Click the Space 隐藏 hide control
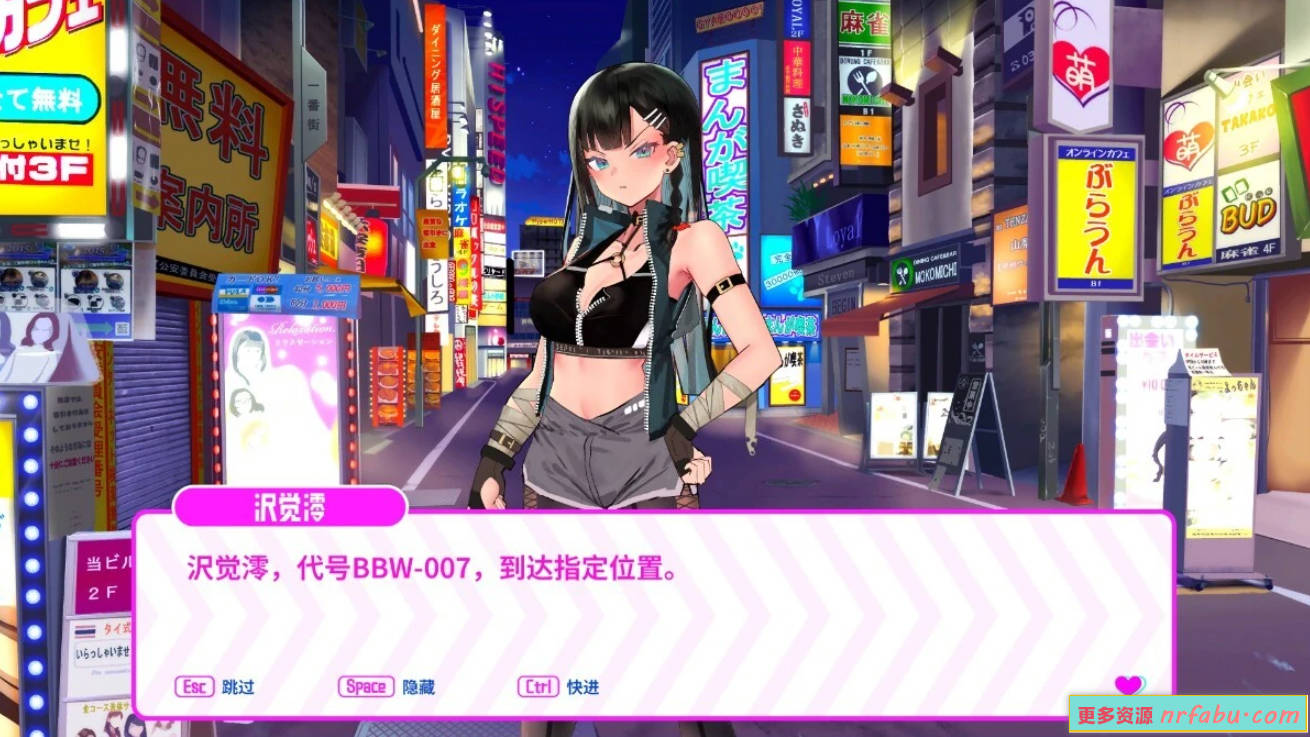 point(390,687)
